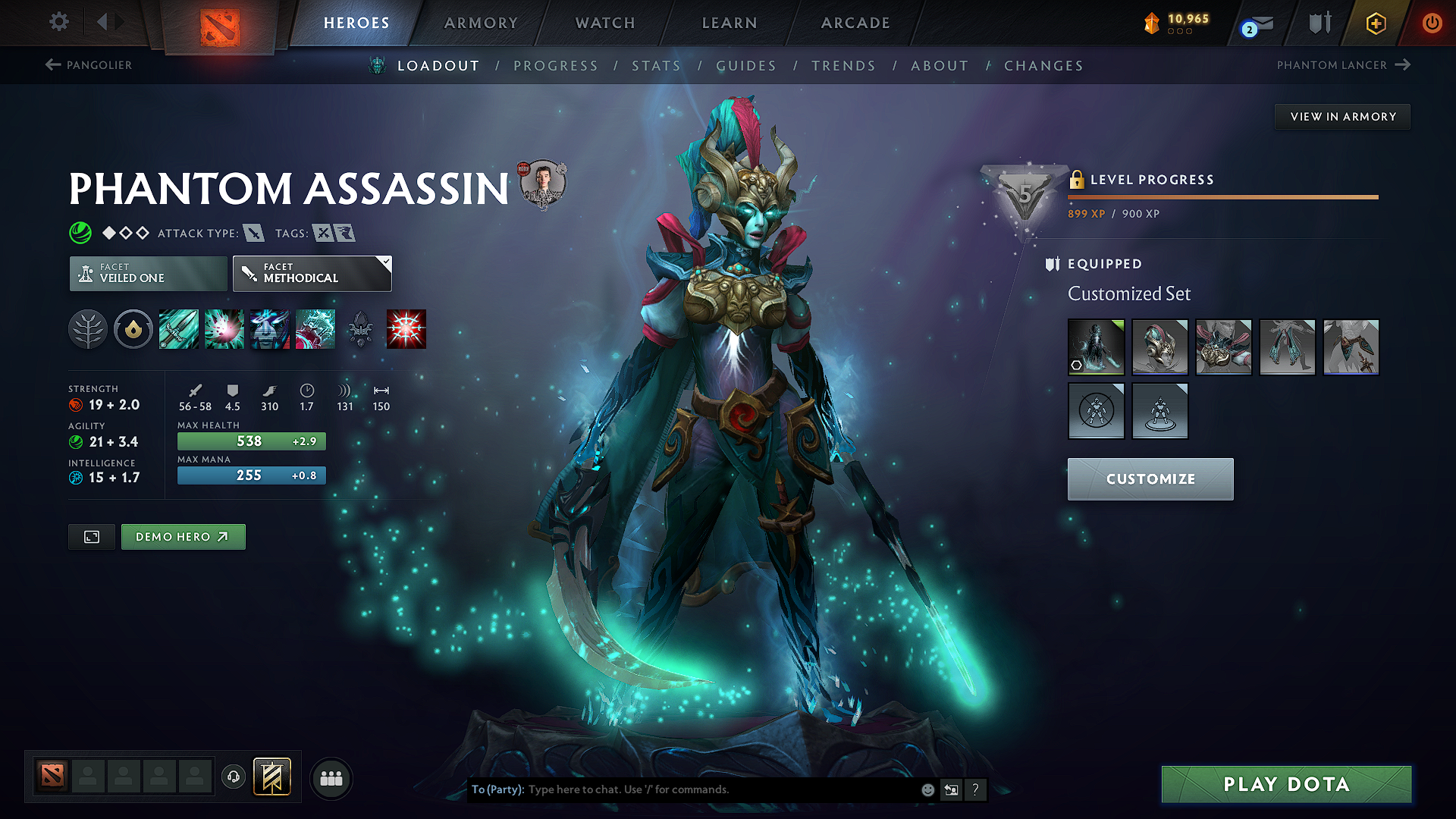Viewport: 1456px width, 819px height.
Task: Open the Armory tab
Action: click(x=481, y=23)
